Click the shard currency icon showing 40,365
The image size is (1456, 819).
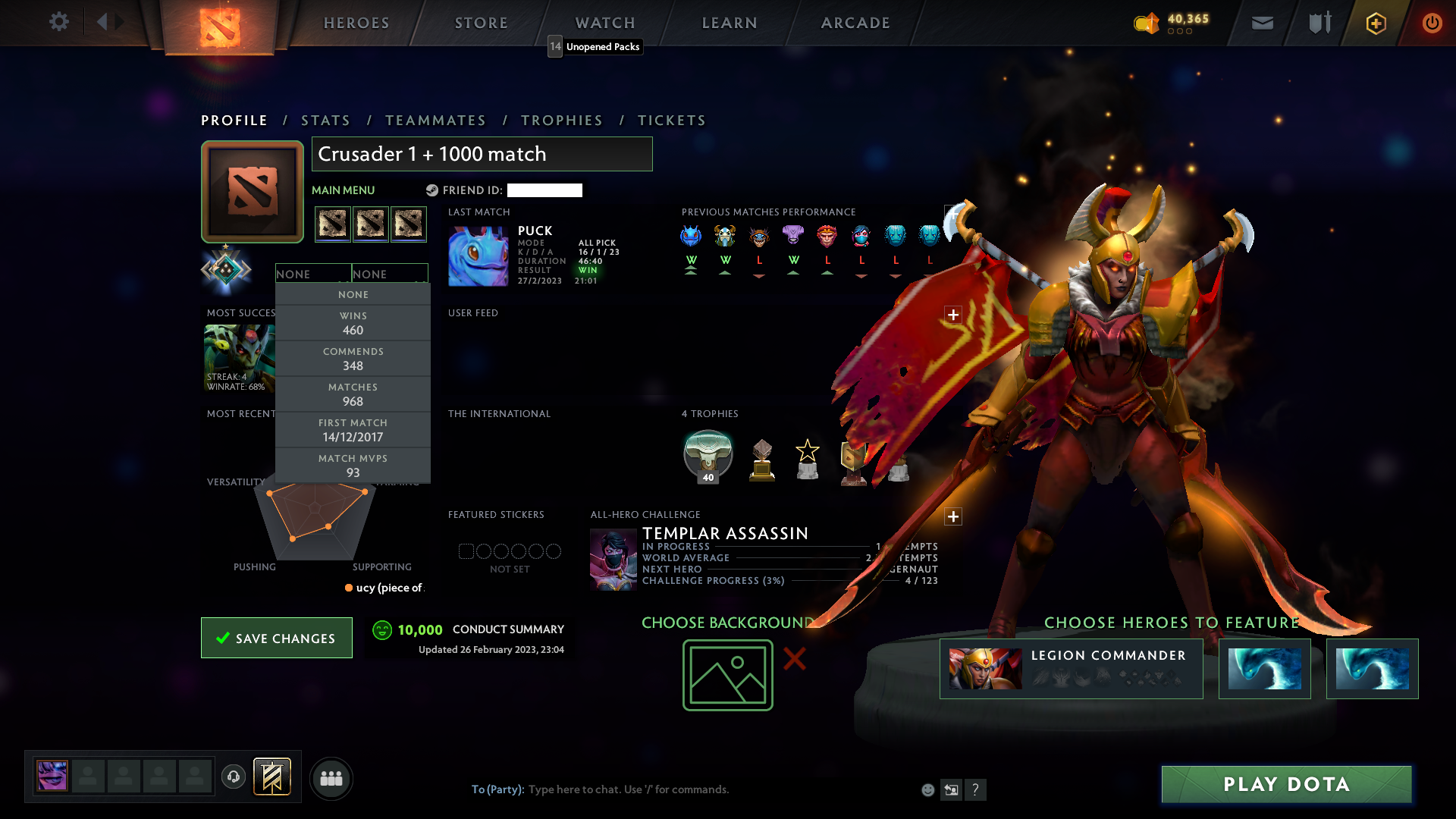[x=1146, y=24]
